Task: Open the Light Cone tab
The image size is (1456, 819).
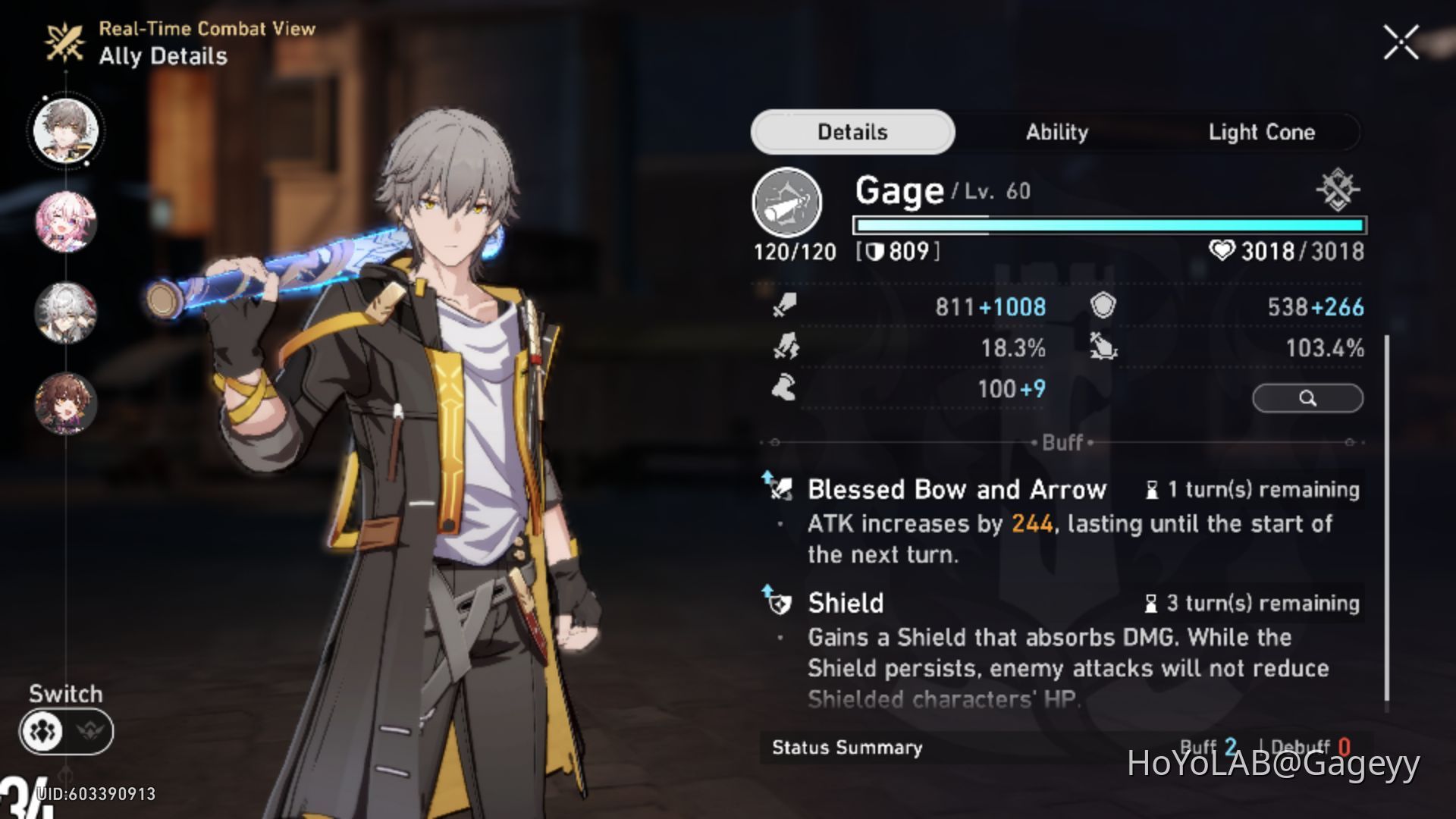Action: point(1262,132)
